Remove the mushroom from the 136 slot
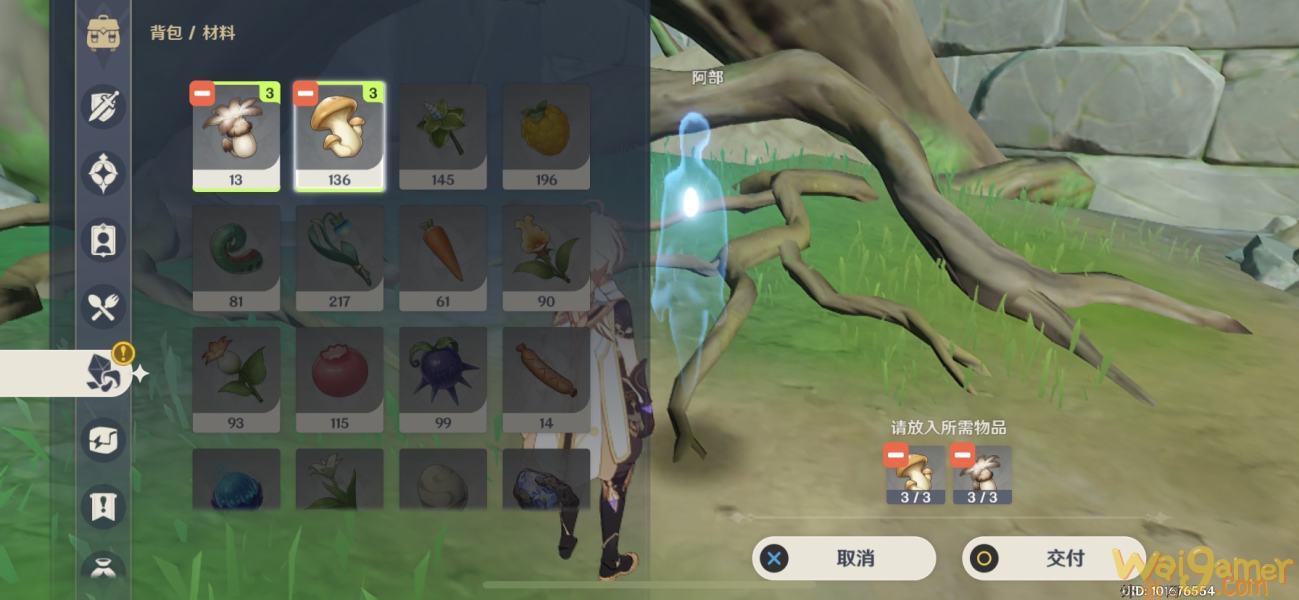Image resolution: width=1299 pixels, height=600 pixels. 305,93
